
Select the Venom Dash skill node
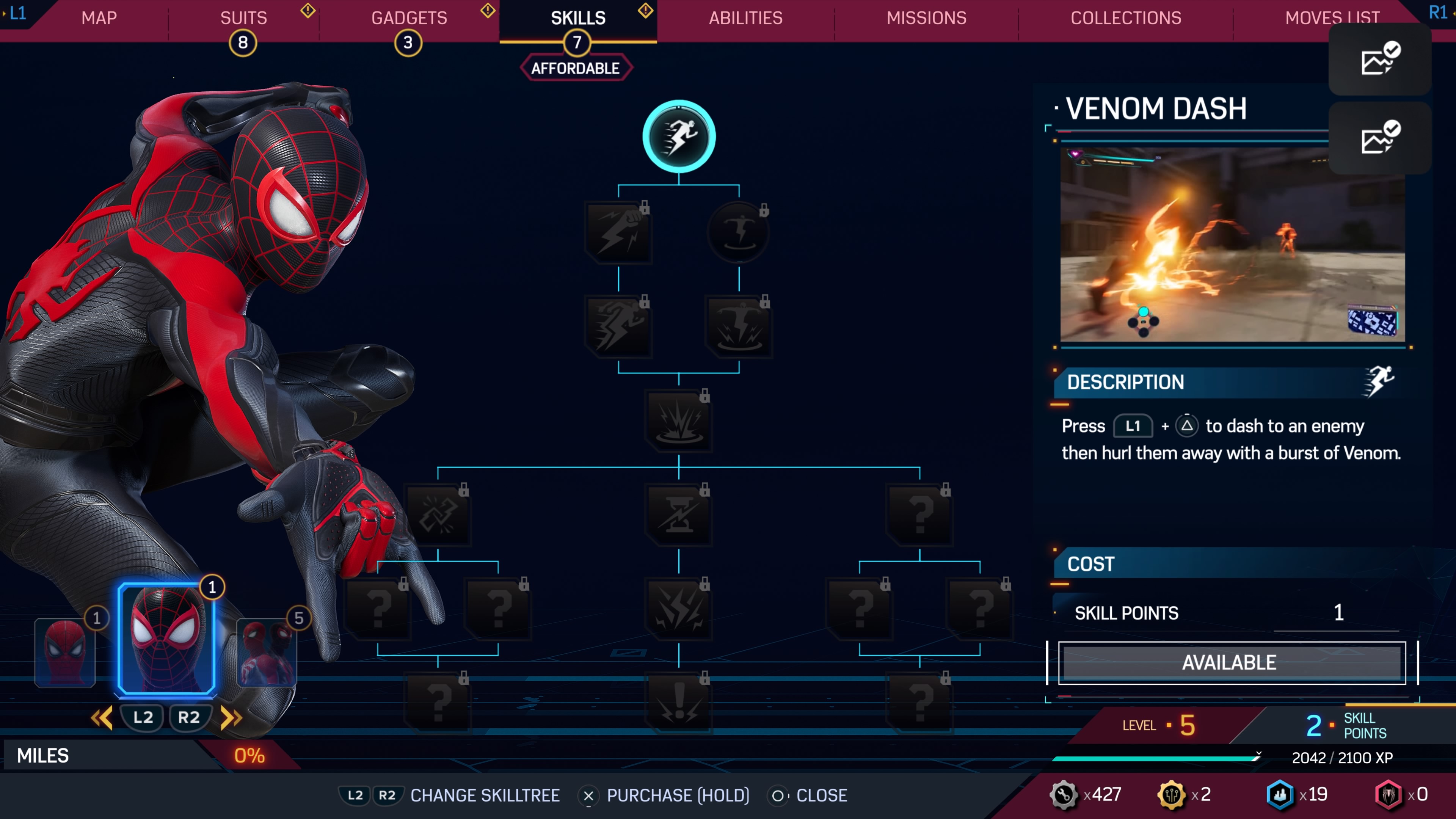click(679, 137)
